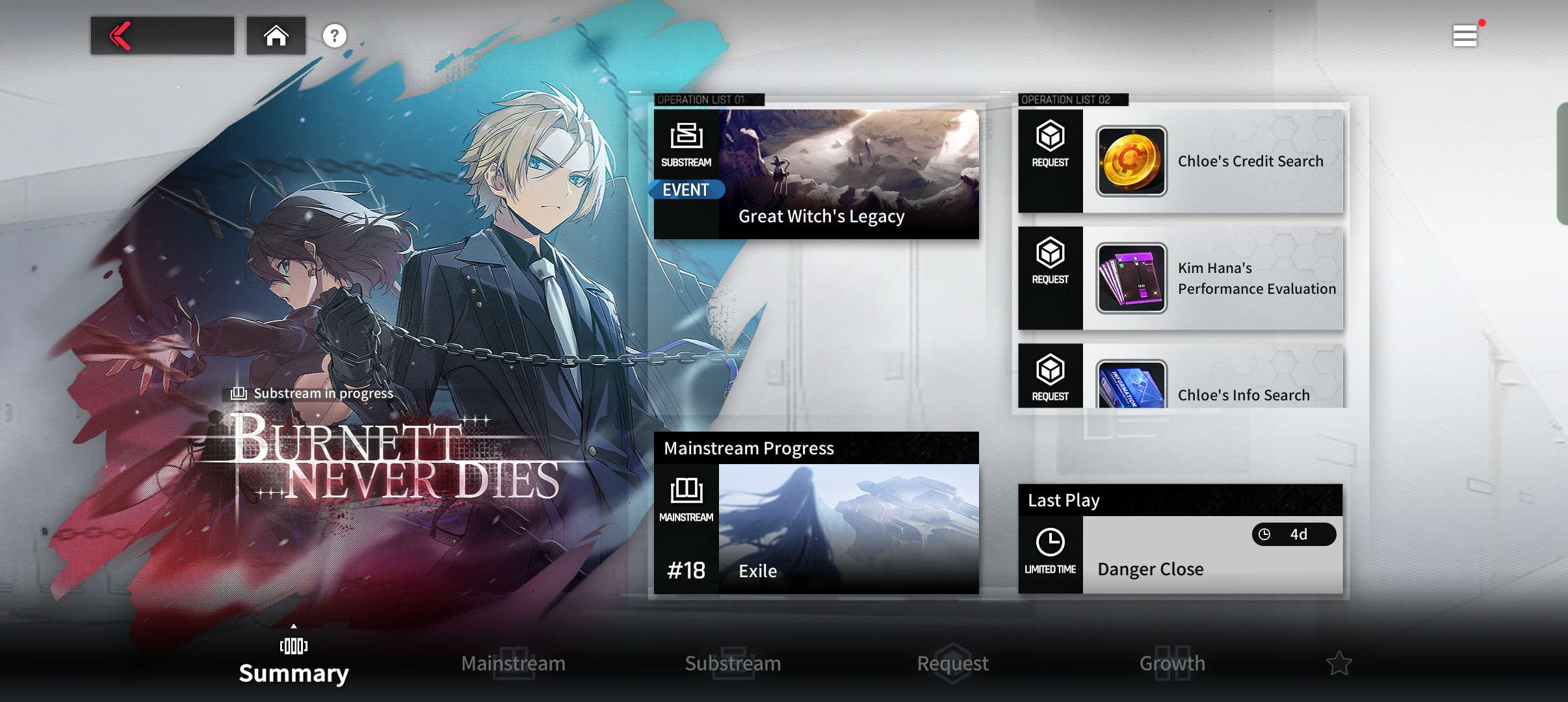Continue Mainstream episode 18 Exile

coord(817,528)
